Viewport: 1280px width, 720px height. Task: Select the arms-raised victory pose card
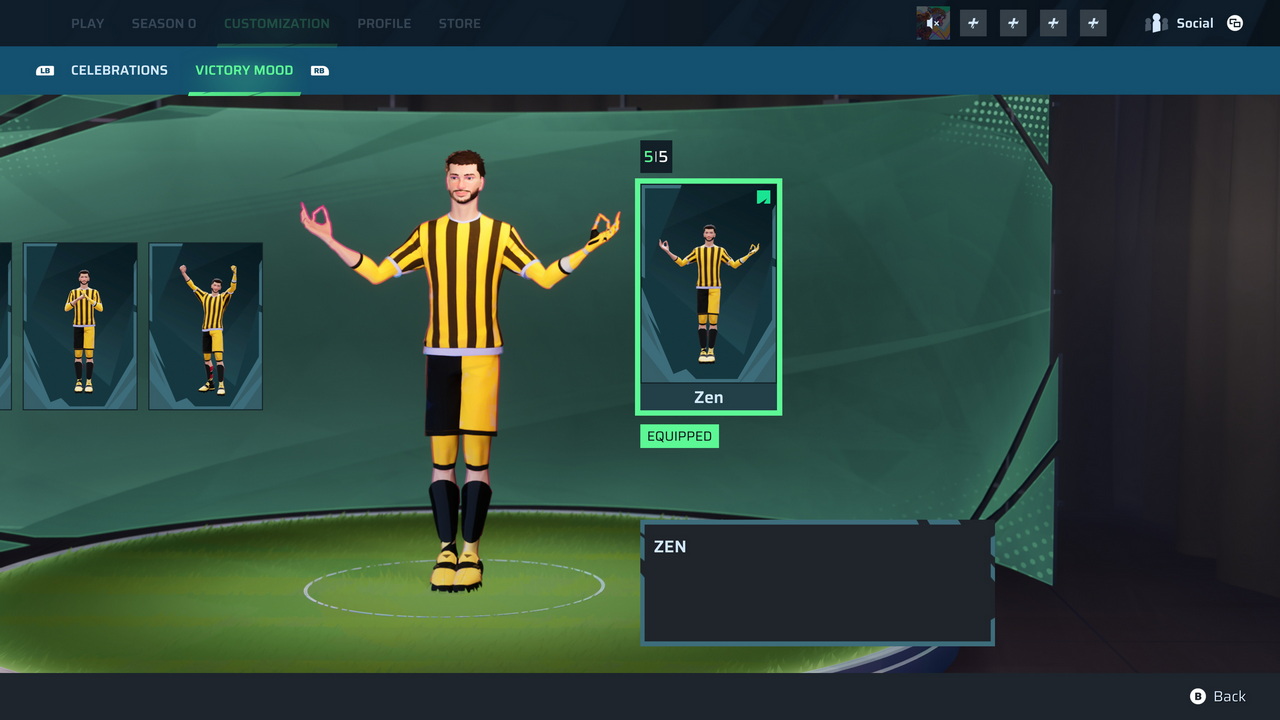pyautogui.click(x=206, y=326)
